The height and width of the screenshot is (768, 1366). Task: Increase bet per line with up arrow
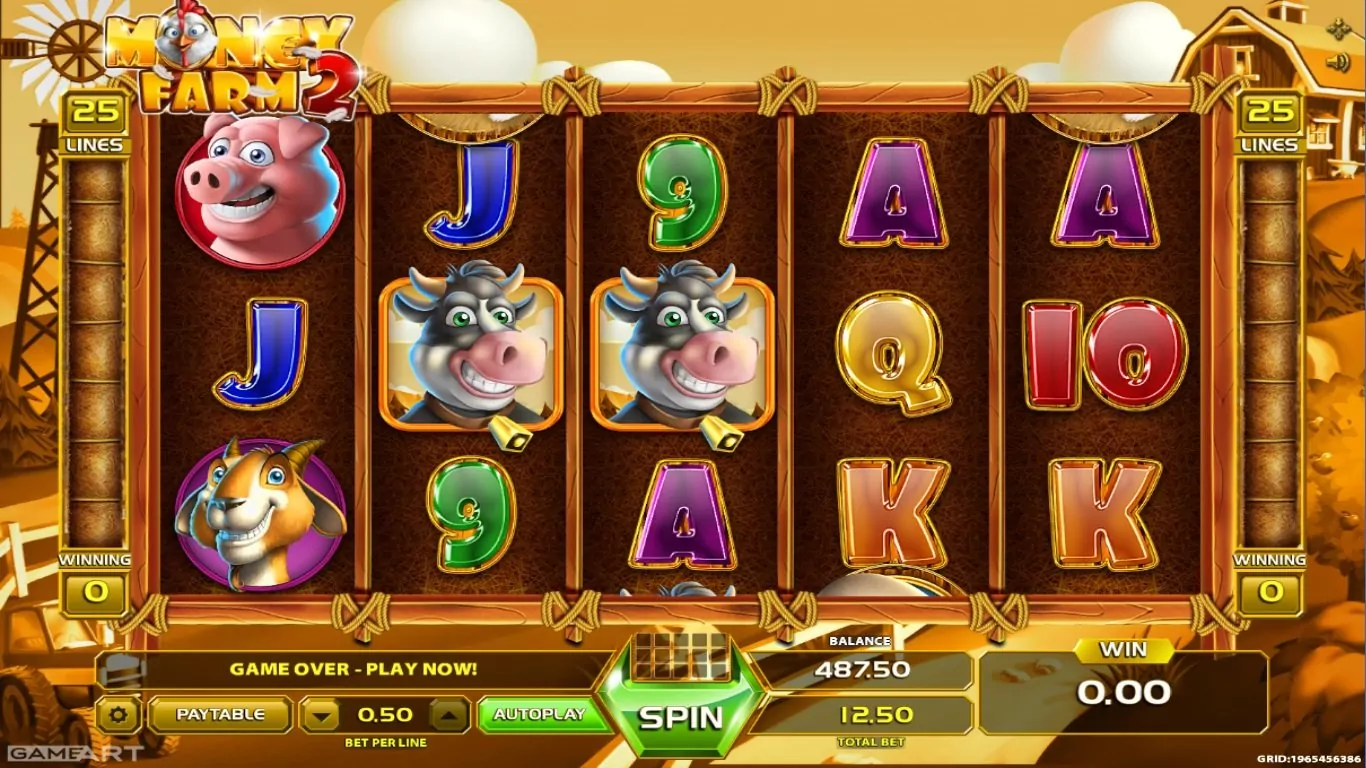point(449,715)
